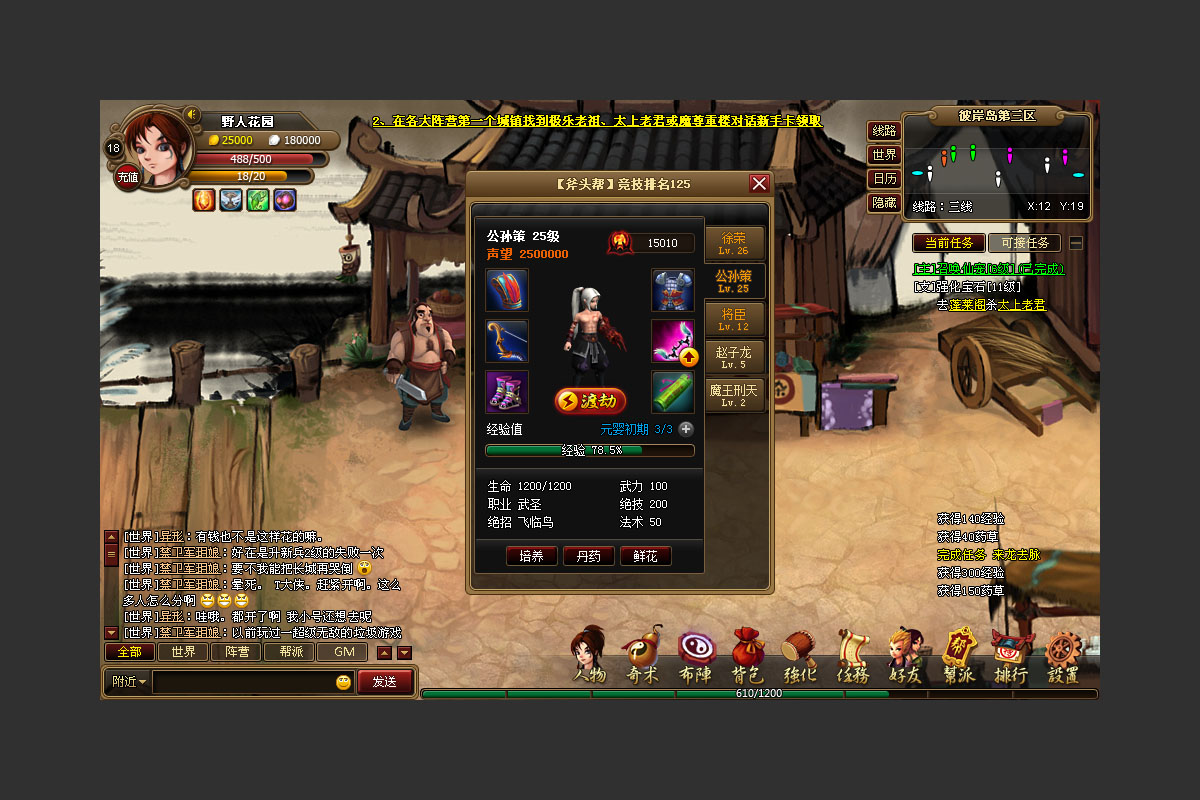Close the 斧头帮 character panel
The image size is (1200, 800).
coord(759,184)
